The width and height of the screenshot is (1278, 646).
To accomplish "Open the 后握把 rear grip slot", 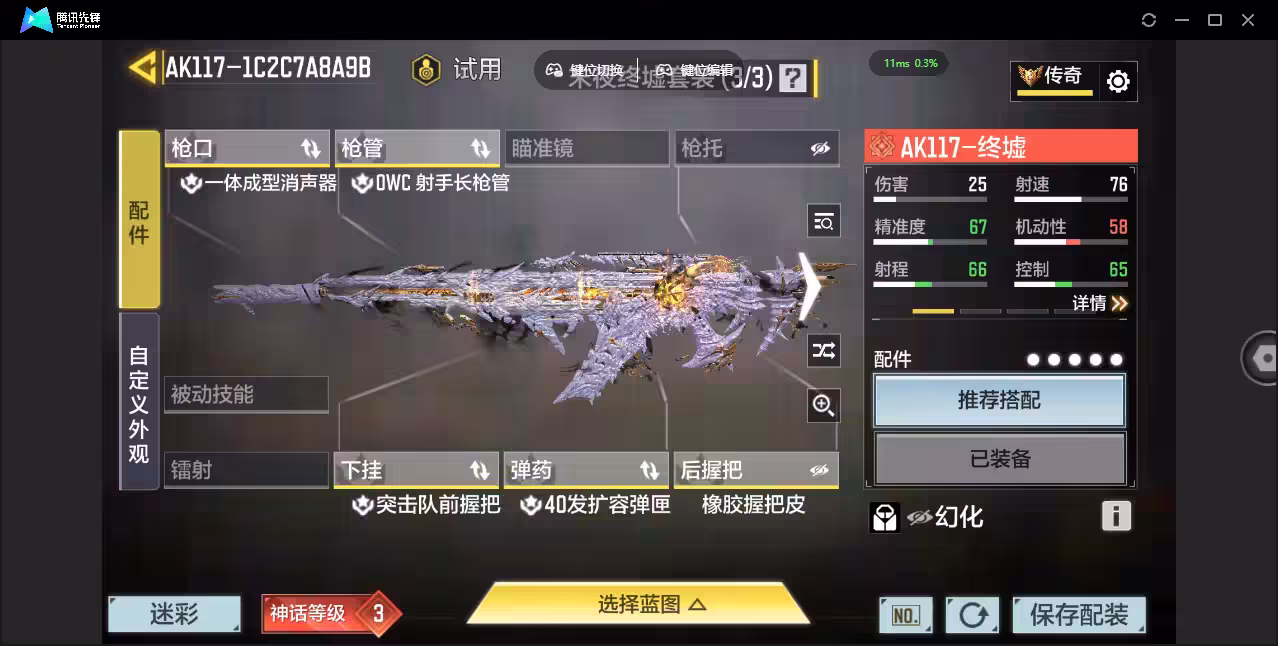I will (x=756, y=470).
